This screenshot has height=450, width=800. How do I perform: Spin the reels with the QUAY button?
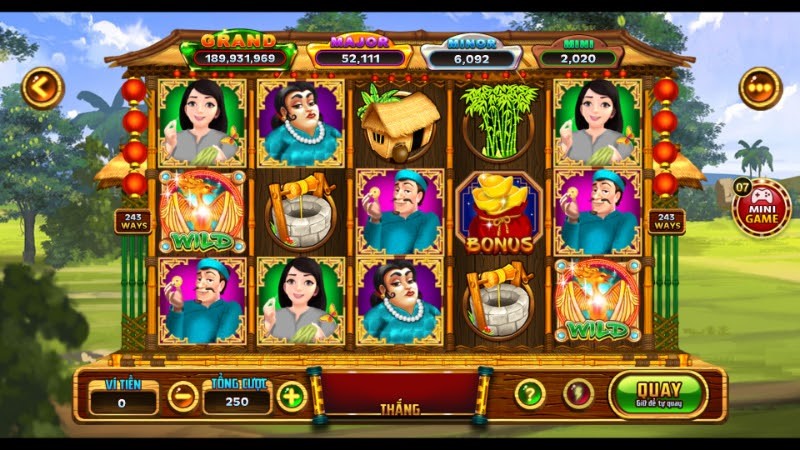(x=657, y=394)
